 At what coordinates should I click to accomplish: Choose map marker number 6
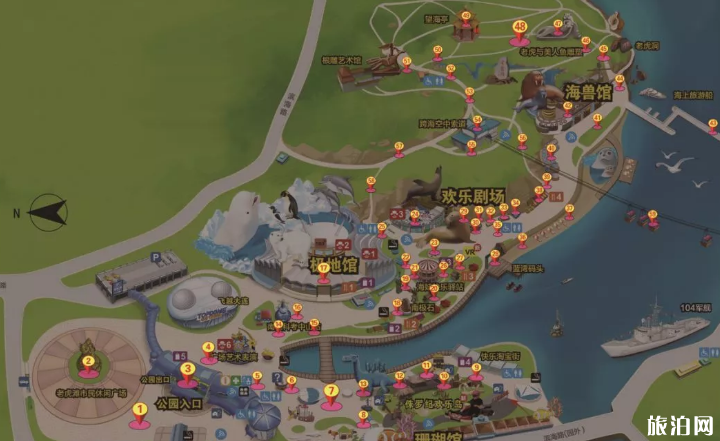point(519,27)
